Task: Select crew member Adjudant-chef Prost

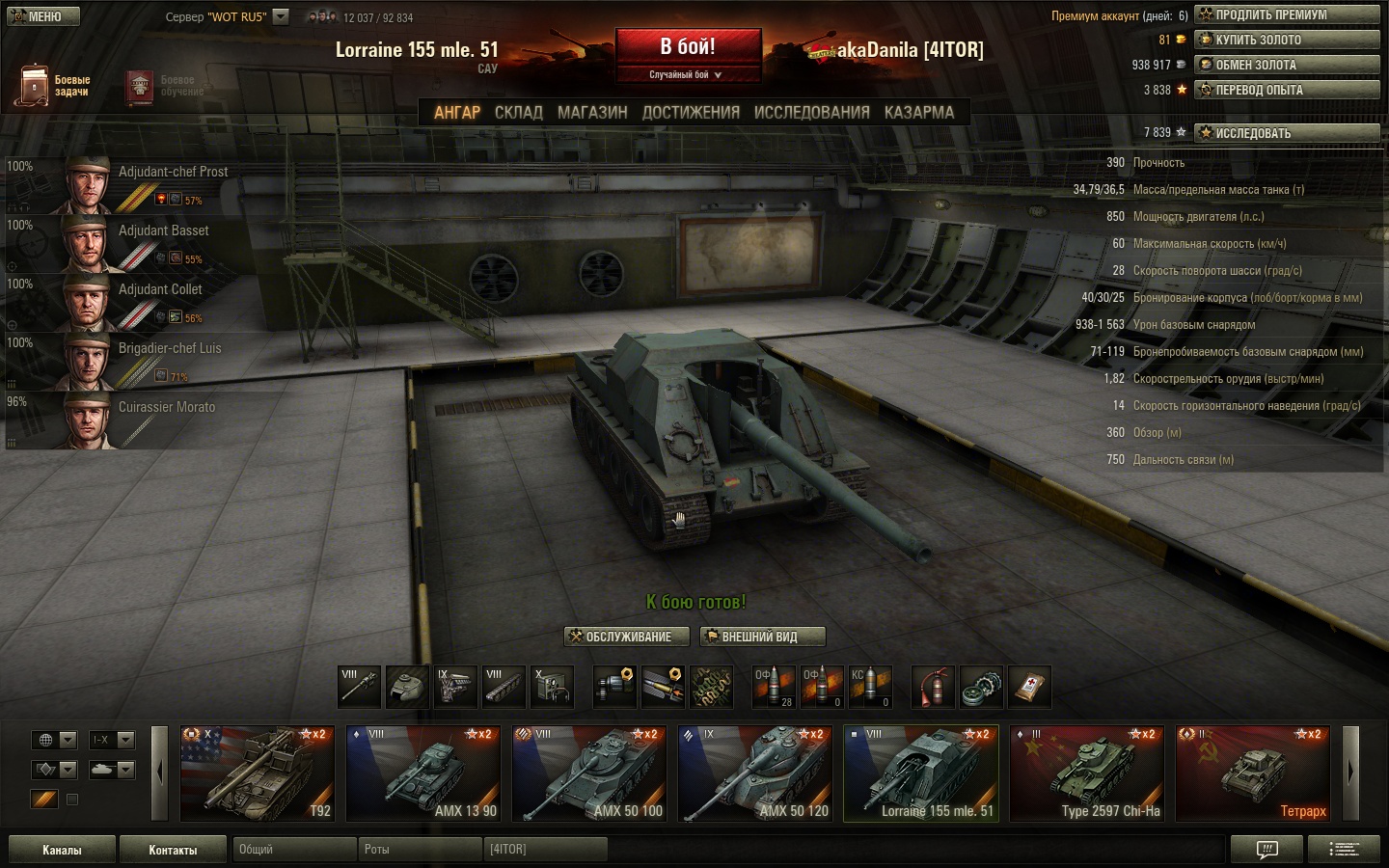Action: (x=145, y=184)
